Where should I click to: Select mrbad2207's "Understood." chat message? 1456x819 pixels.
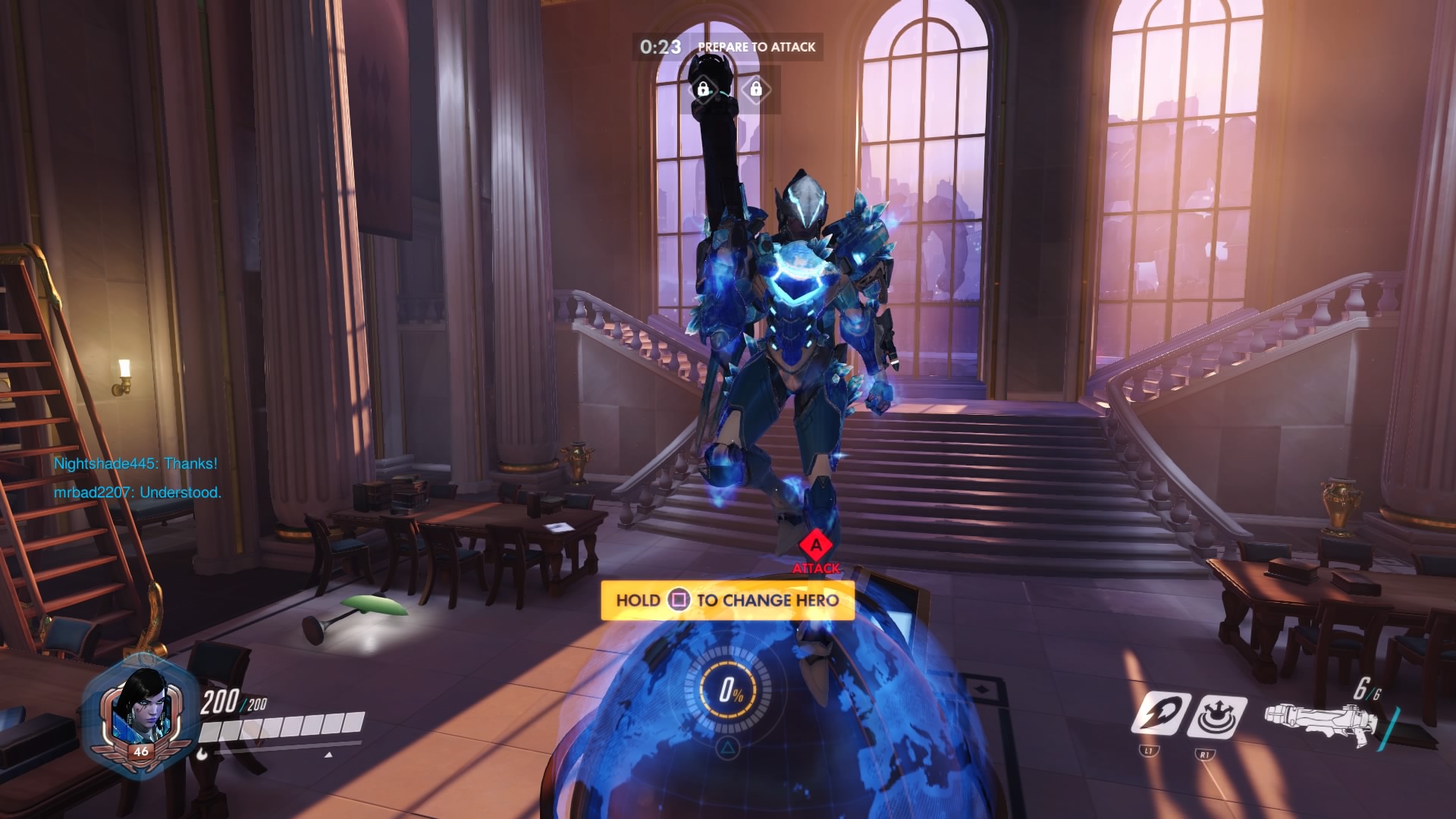tap(137, 492)
